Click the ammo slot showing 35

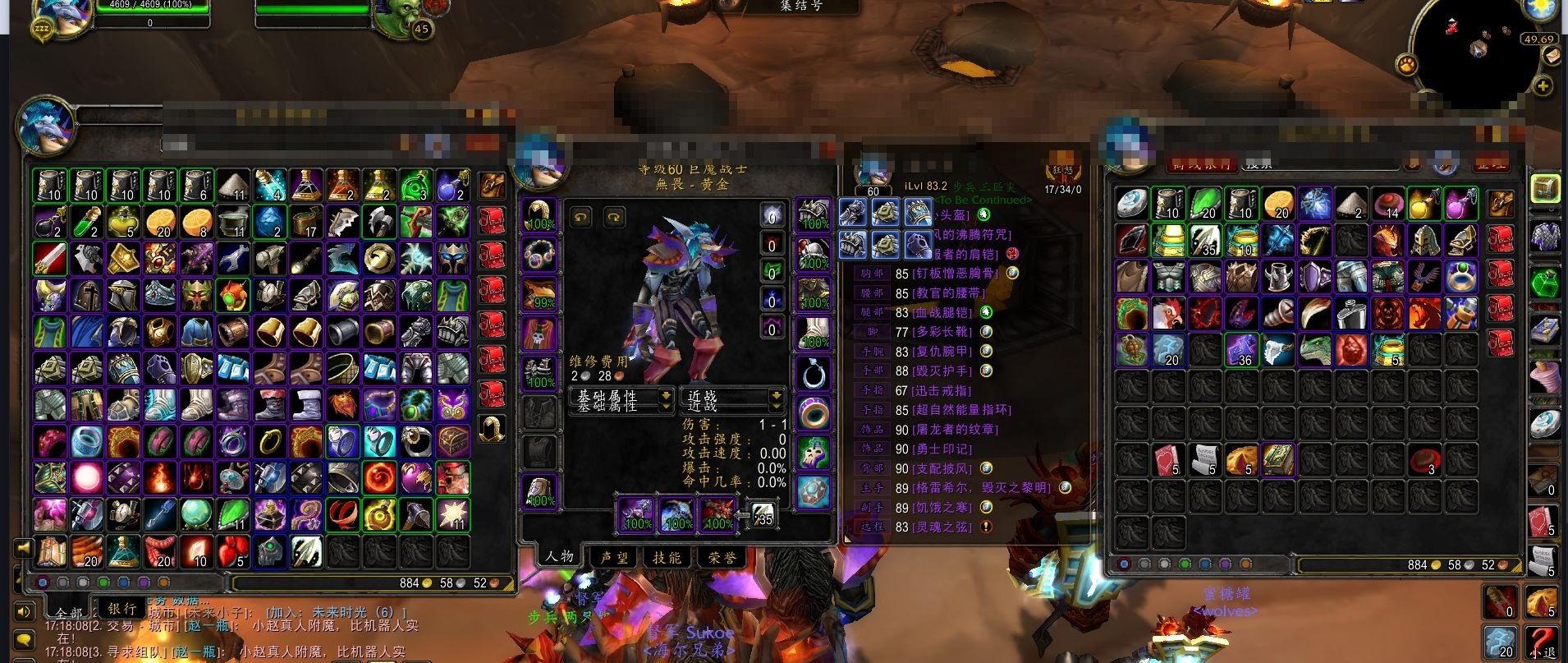pyautogui.click(x=763, y=514)
